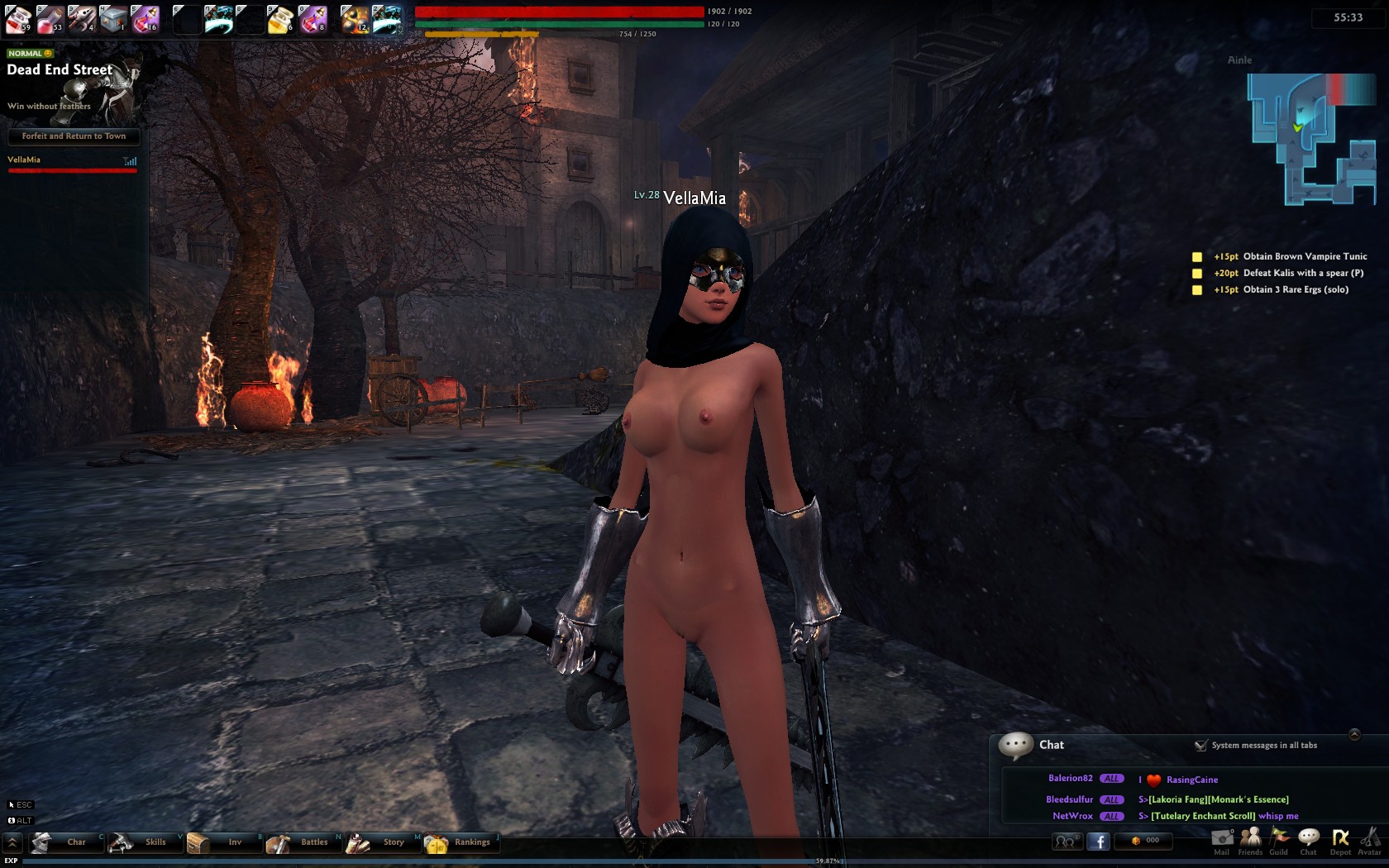Select Balerion82 in the chat
This screenshot has height=868, width=1389.
click(x=1070, y=779)
